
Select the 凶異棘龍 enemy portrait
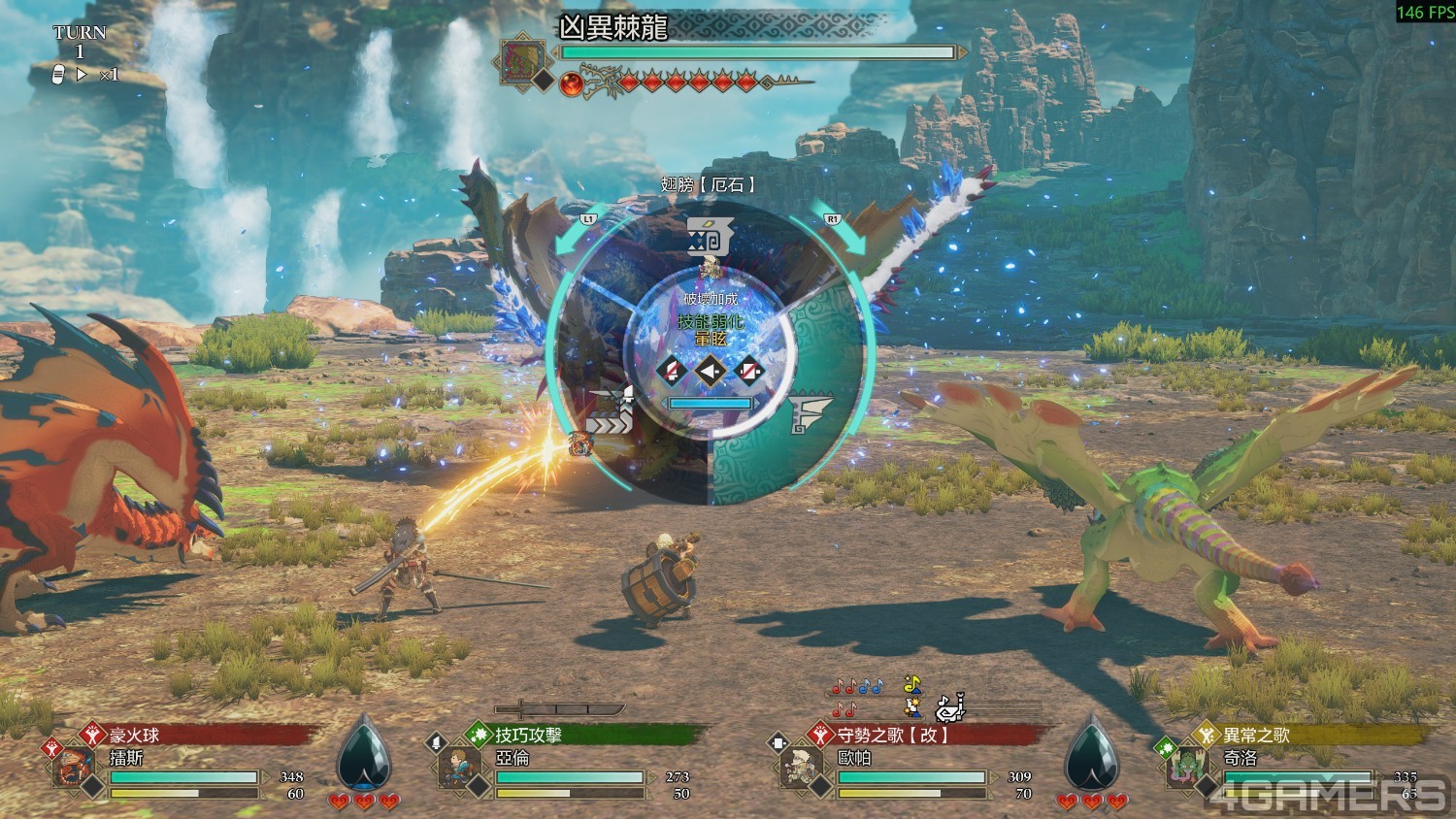(x=522, y=61)
